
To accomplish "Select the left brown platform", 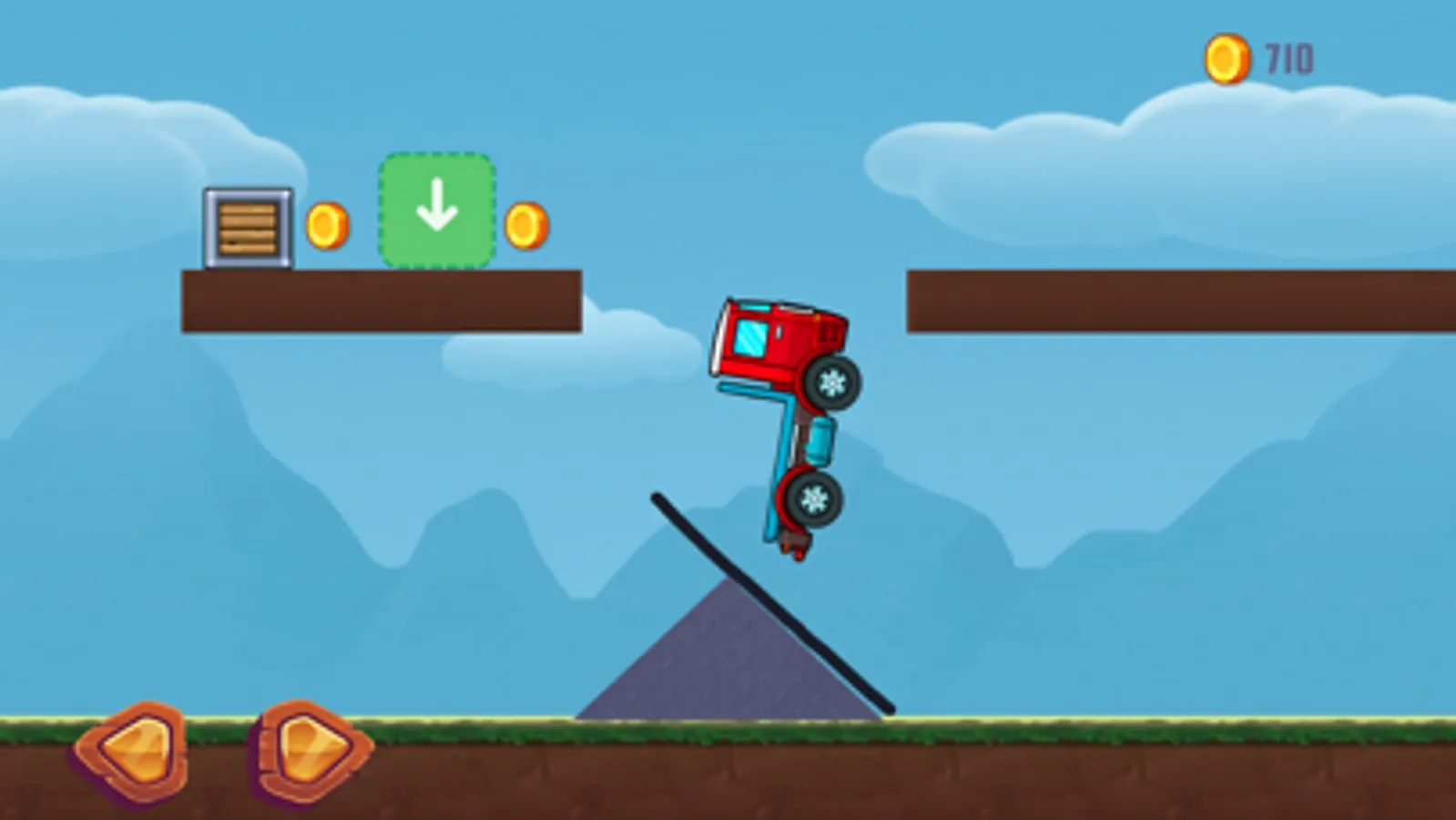I will click(x=382, y=301).
